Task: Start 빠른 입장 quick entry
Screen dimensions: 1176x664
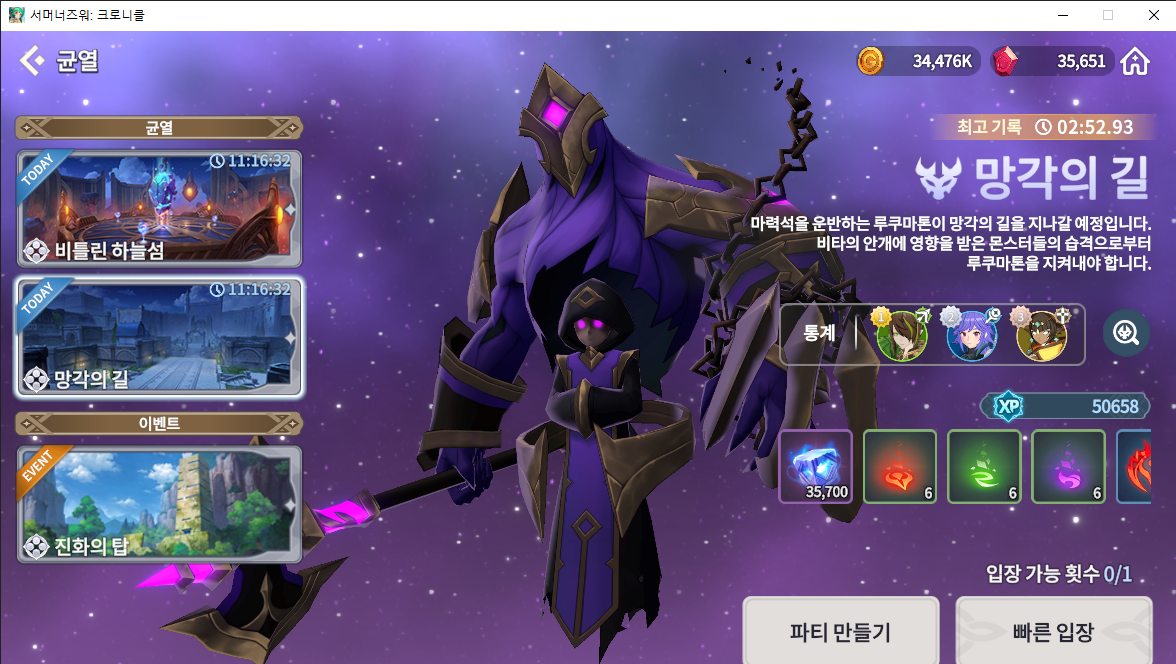Action: pos(1053,631)
